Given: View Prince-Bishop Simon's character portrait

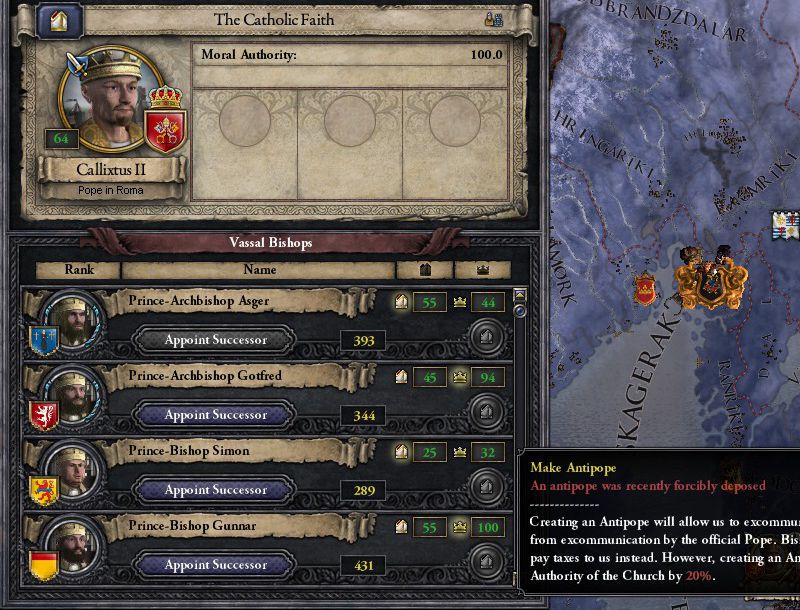Looking at the screenshot, I should click(x=74, y=470).
